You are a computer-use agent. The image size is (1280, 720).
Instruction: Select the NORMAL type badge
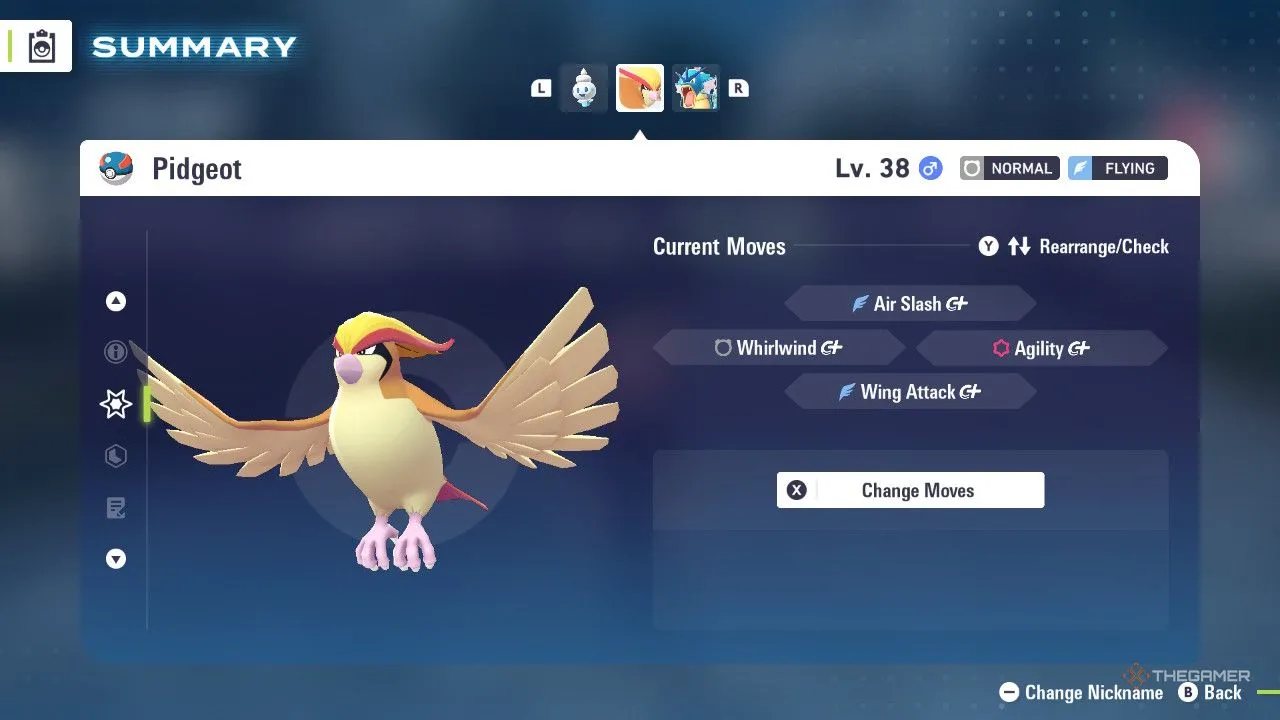(1009, 168)
